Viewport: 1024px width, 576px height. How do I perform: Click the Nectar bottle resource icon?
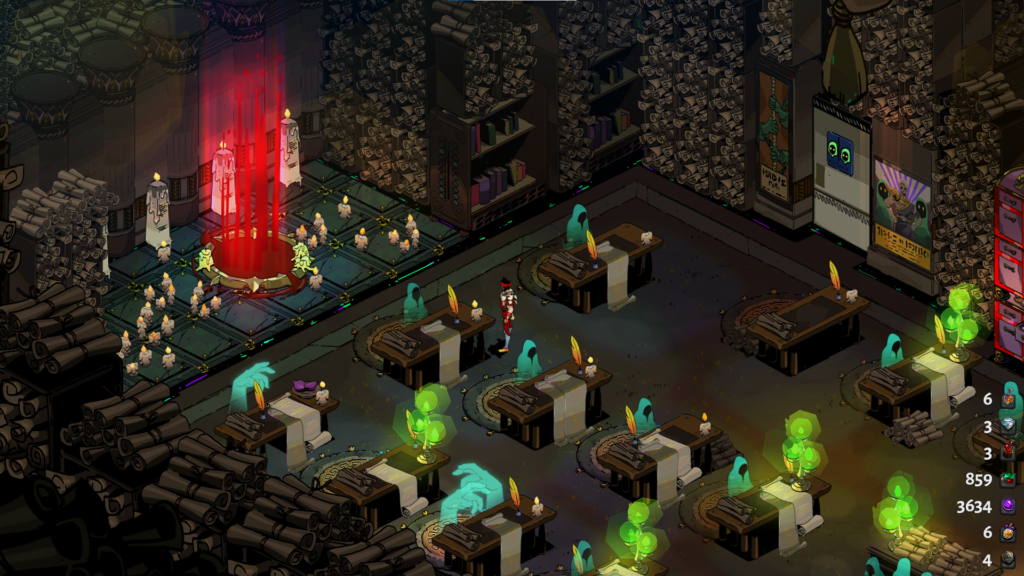(x=1010, y=533)
